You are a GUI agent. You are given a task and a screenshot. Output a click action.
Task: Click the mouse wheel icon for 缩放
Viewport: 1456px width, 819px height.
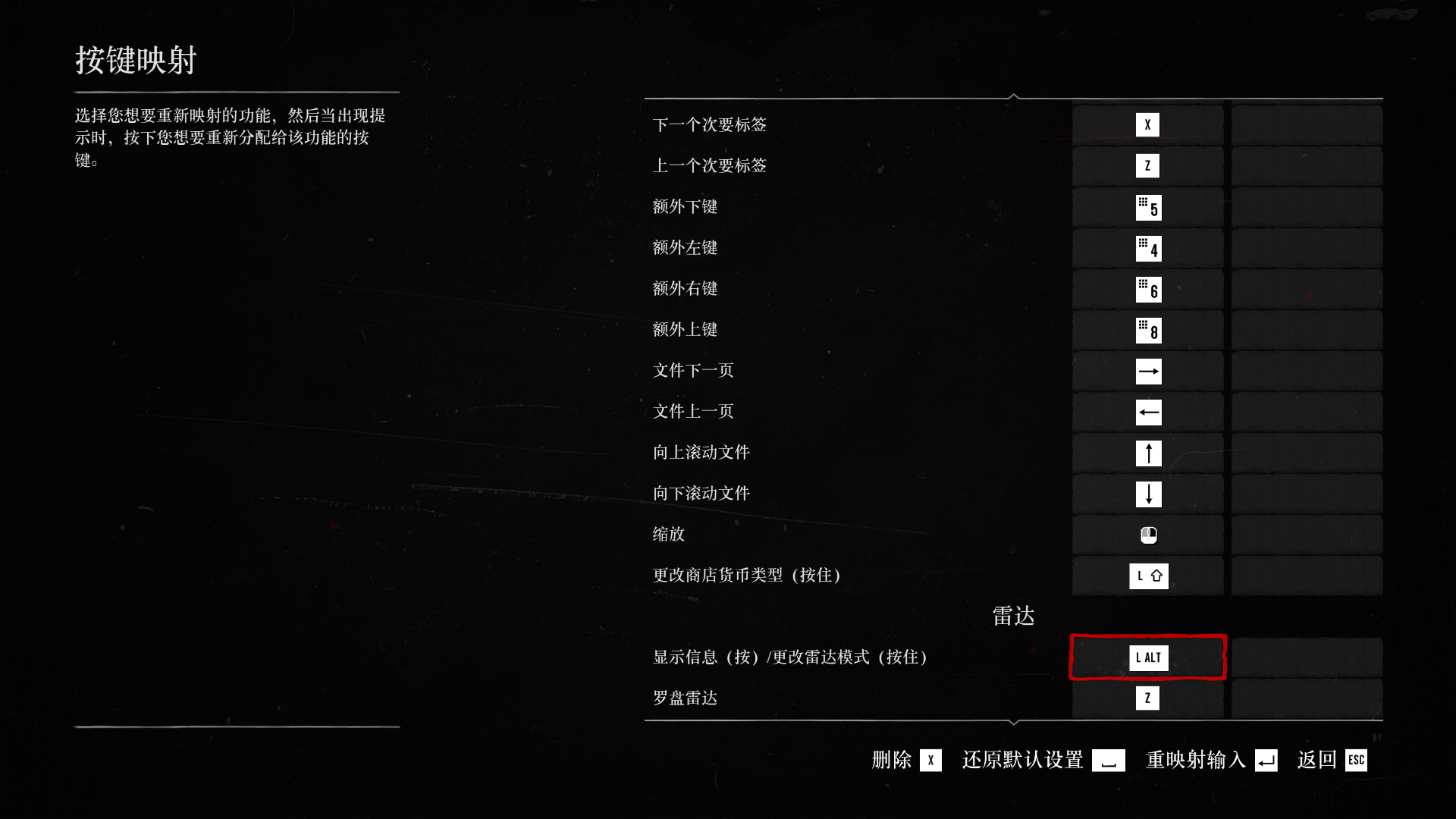(x=1147, y=534)
